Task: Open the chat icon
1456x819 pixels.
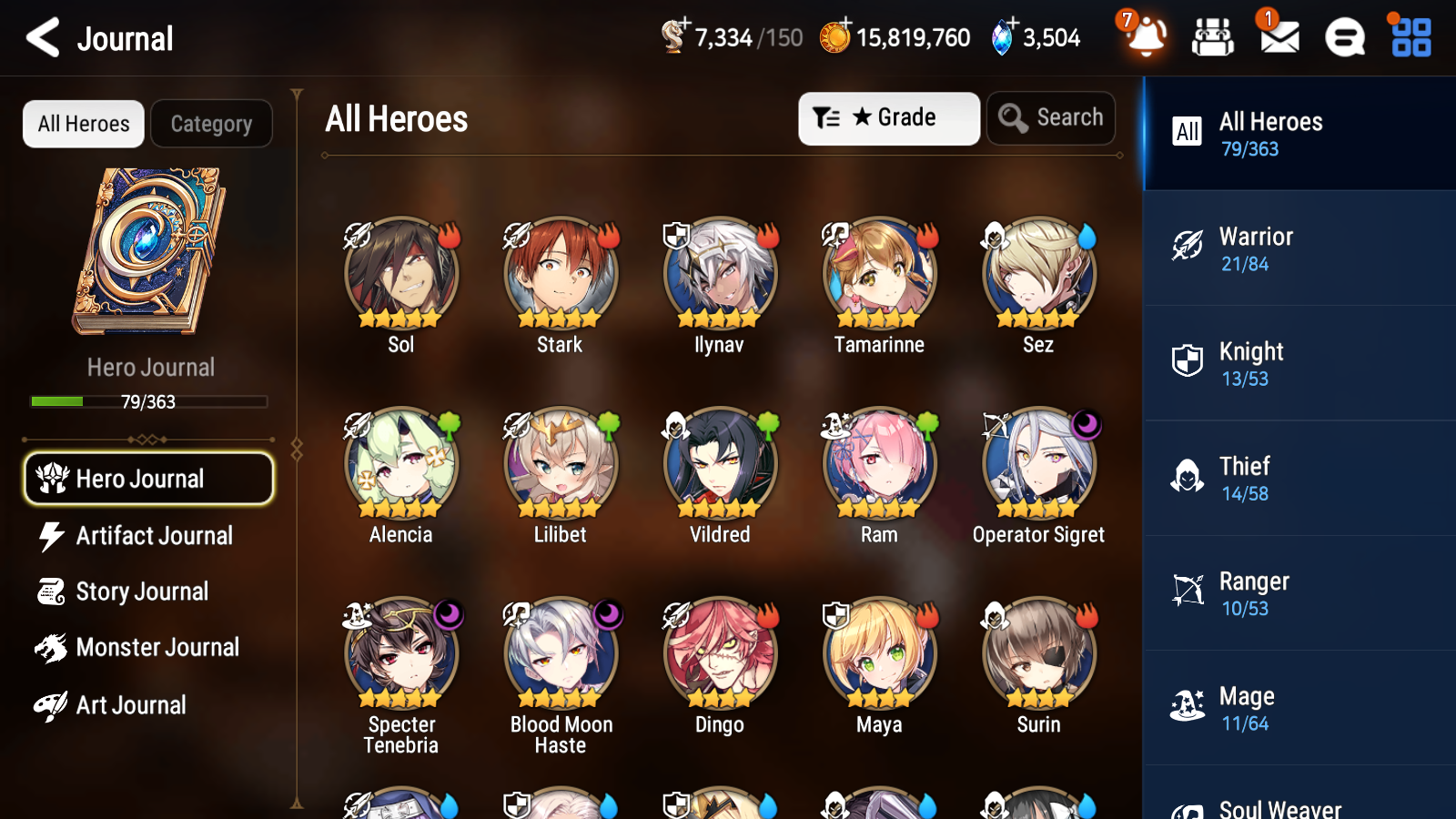Action: coord(1344,38)
